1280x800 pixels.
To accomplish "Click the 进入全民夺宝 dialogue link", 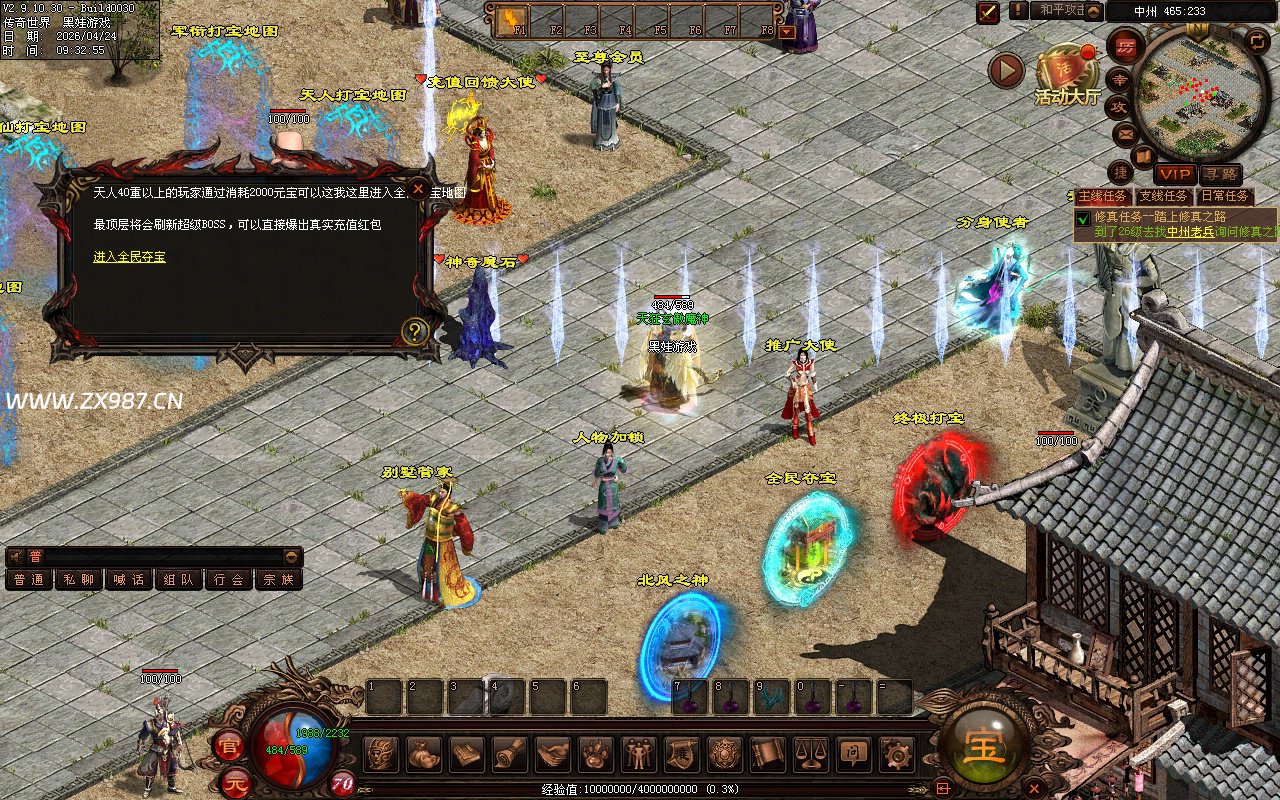I will pos(130,257).
